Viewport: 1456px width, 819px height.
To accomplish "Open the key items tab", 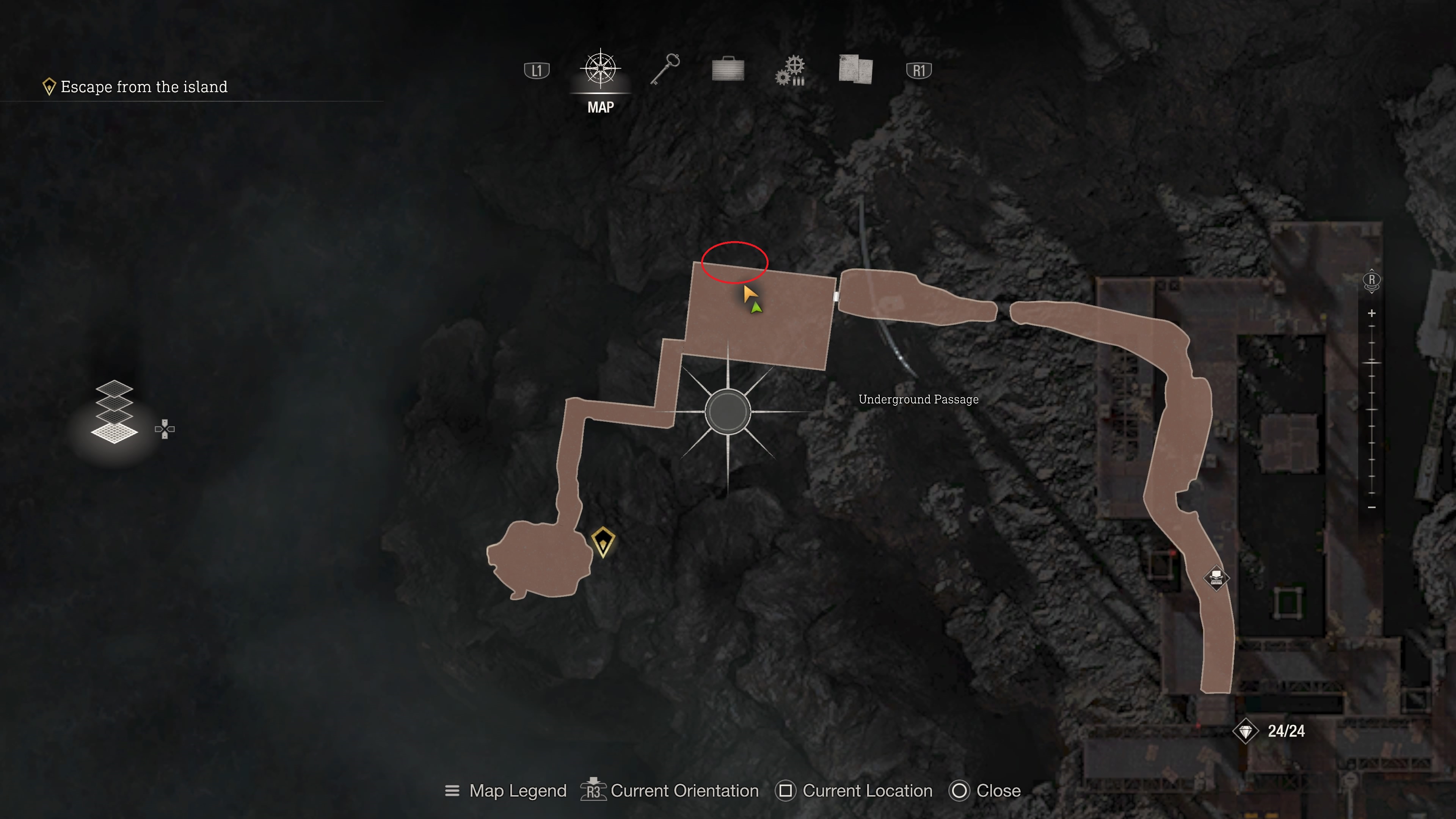I will click(x=665, y=69).
